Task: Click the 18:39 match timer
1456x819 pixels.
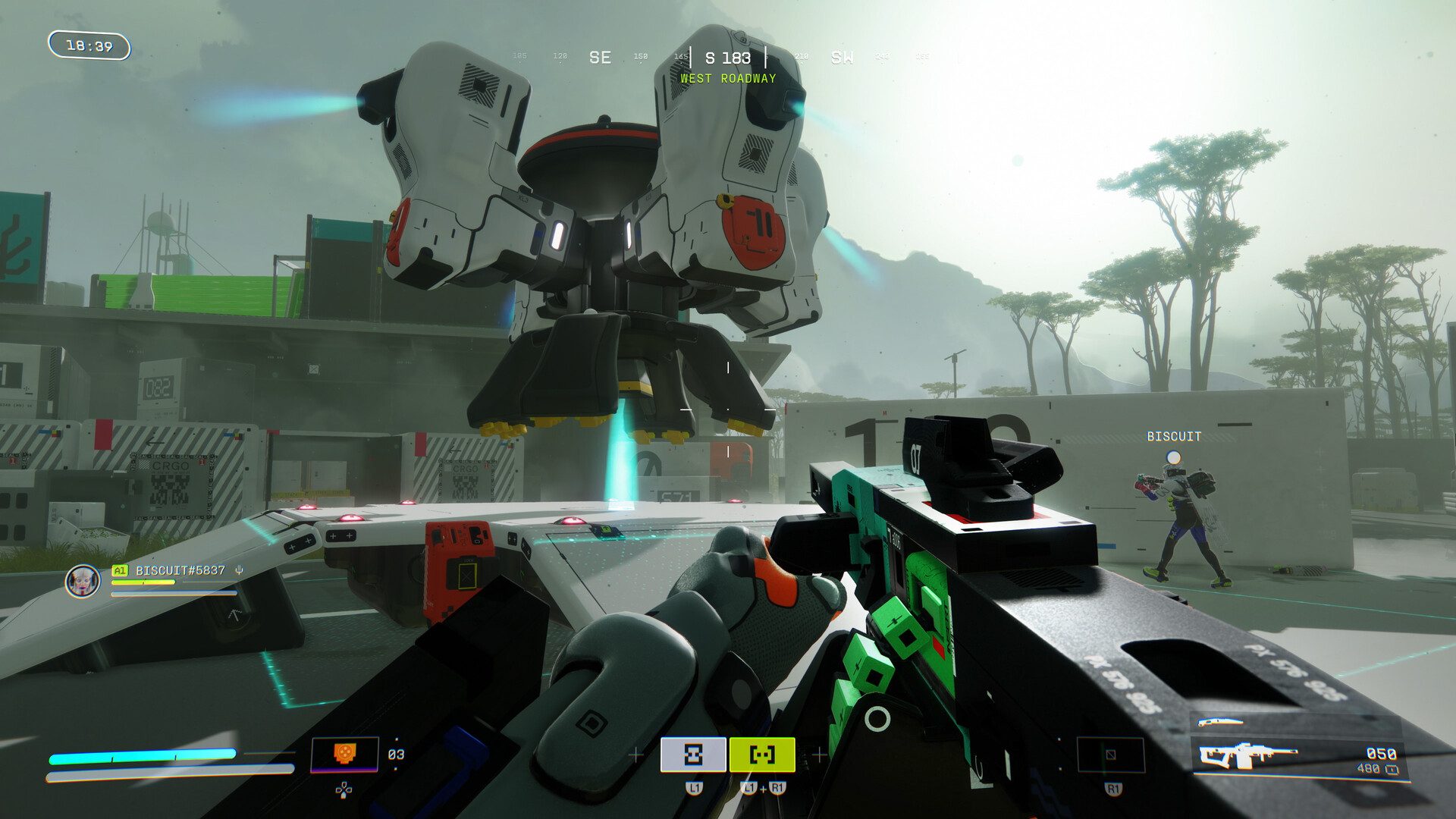Action: pos(91,47)
